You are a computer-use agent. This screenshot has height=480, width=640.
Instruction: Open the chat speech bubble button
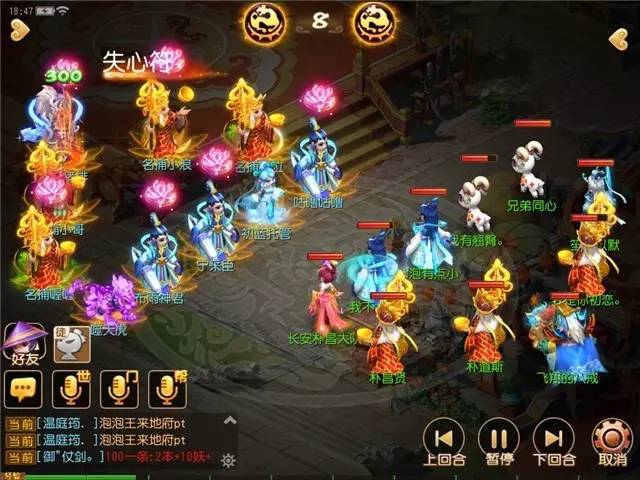tap(22, 389)
